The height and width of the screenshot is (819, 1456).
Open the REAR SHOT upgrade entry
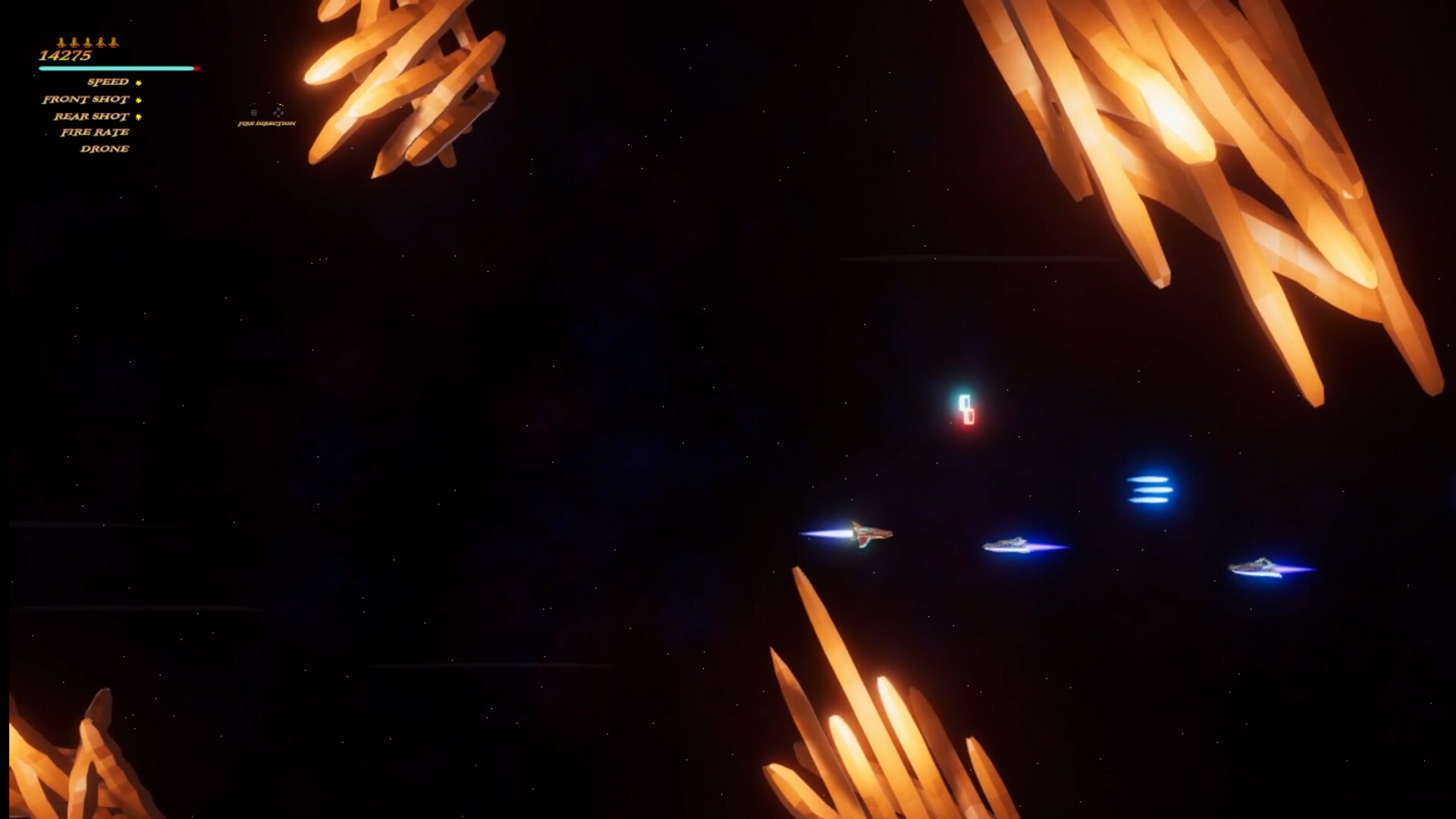click(91, 117)
